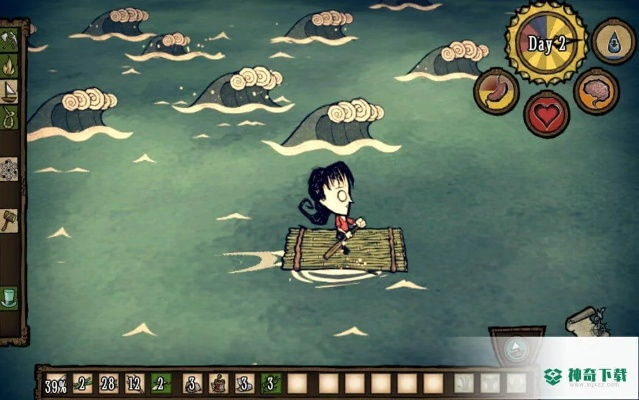Click the Day 2 clock dial
Screen dimensions: 639x400
tap(546, 44)
